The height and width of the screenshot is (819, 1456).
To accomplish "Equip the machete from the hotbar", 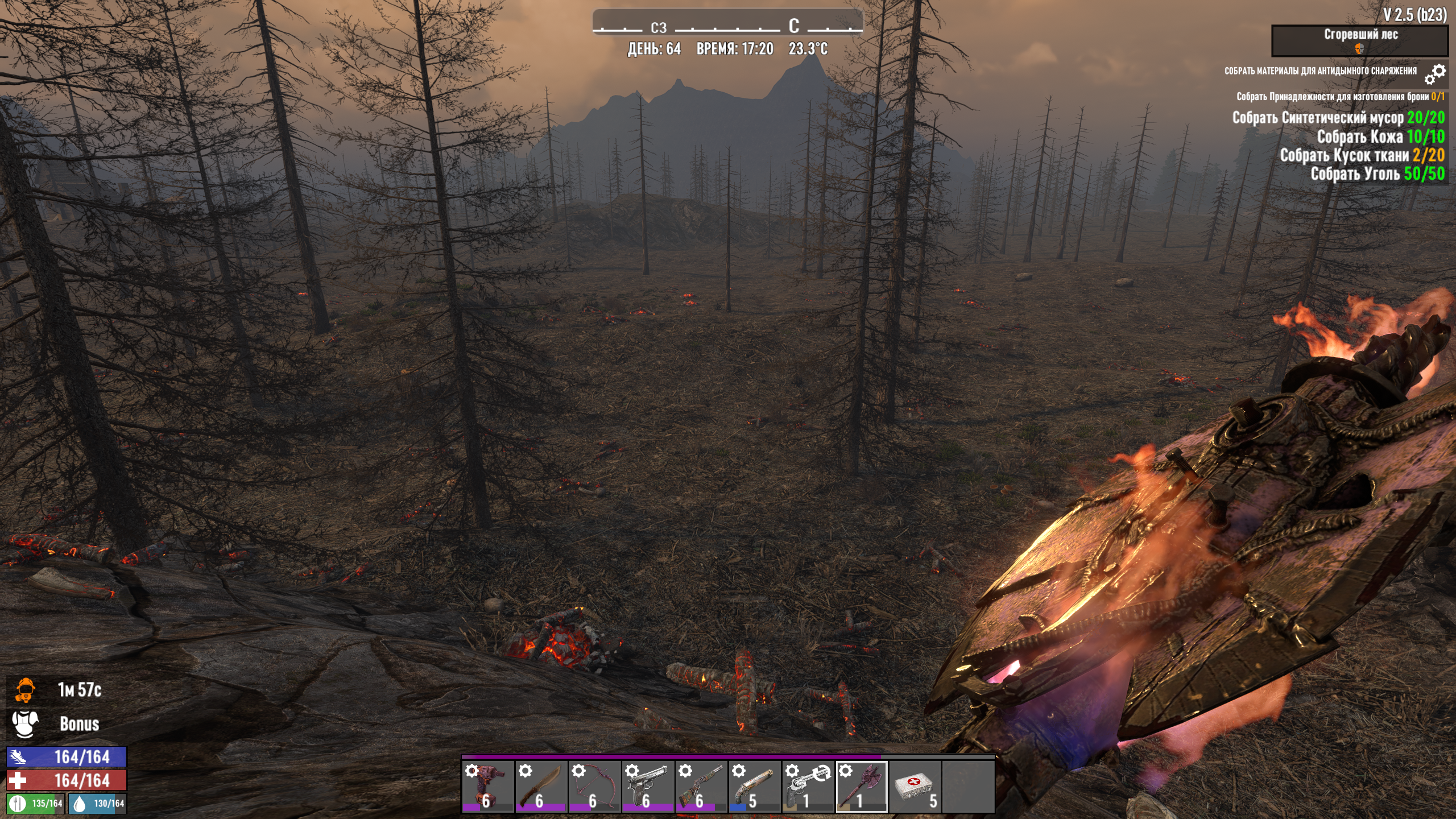I will [541, 787].
